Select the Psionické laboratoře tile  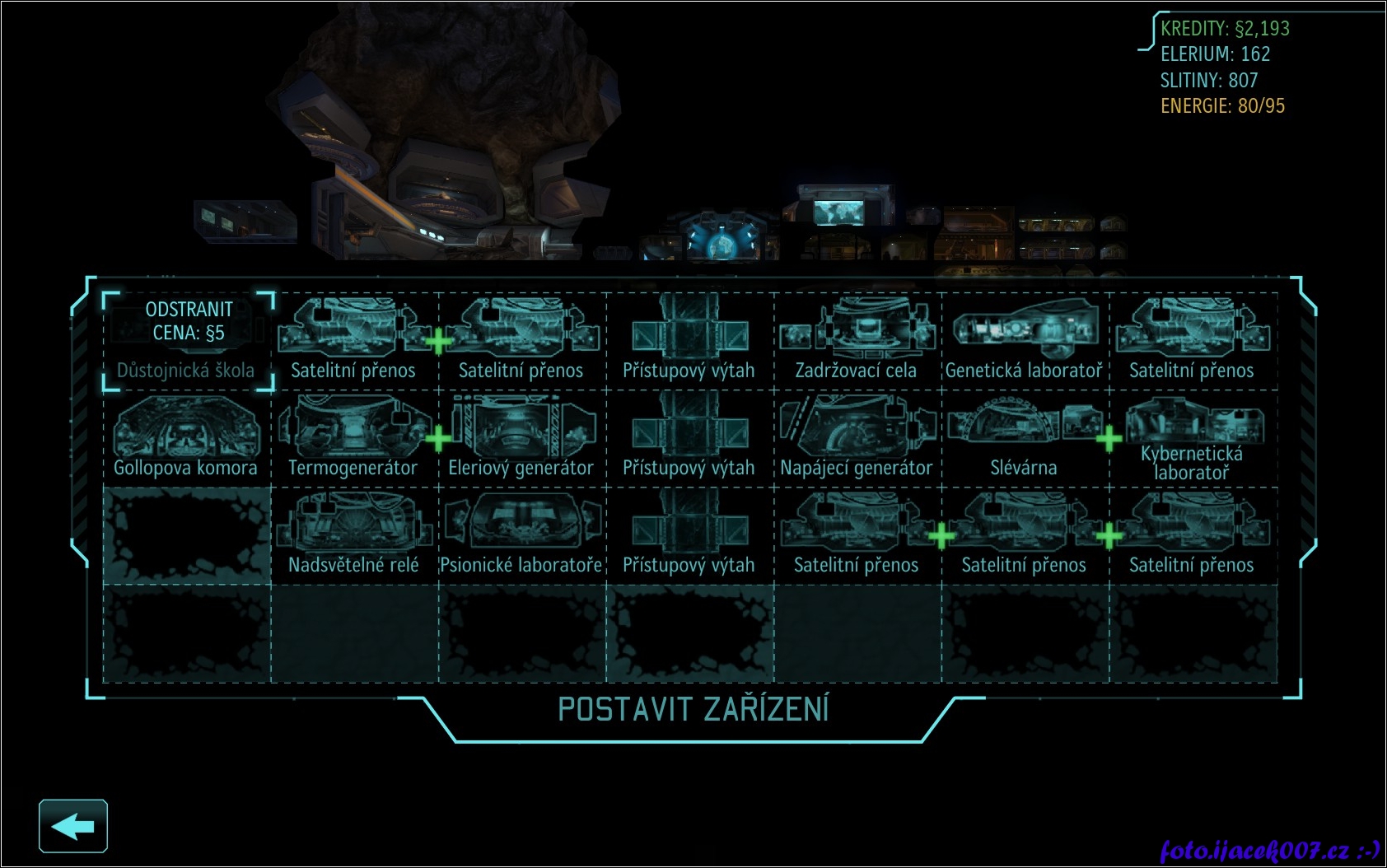tap(521, 535)
